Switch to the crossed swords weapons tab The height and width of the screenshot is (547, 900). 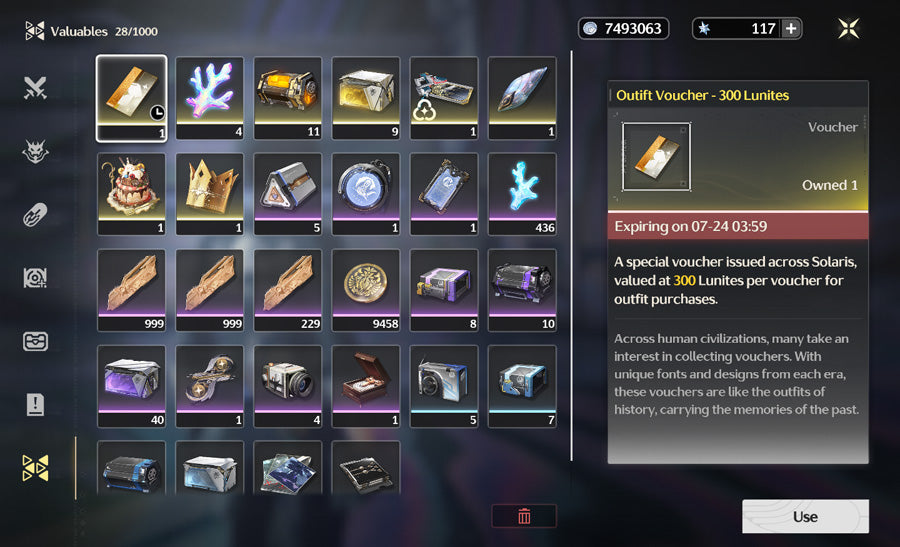coord(36,88)
